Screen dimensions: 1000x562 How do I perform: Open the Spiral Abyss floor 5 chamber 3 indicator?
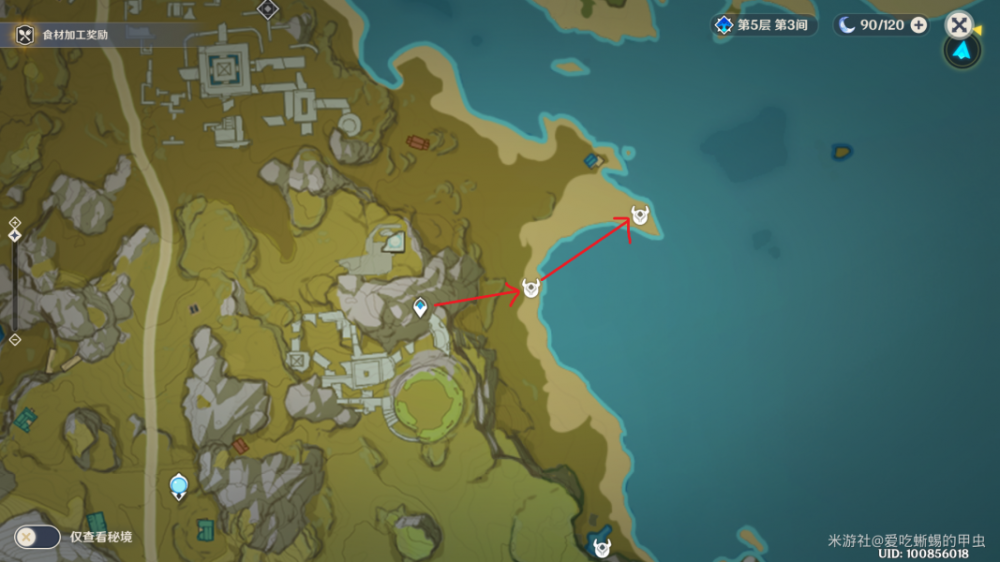click(x=763, y=25)
